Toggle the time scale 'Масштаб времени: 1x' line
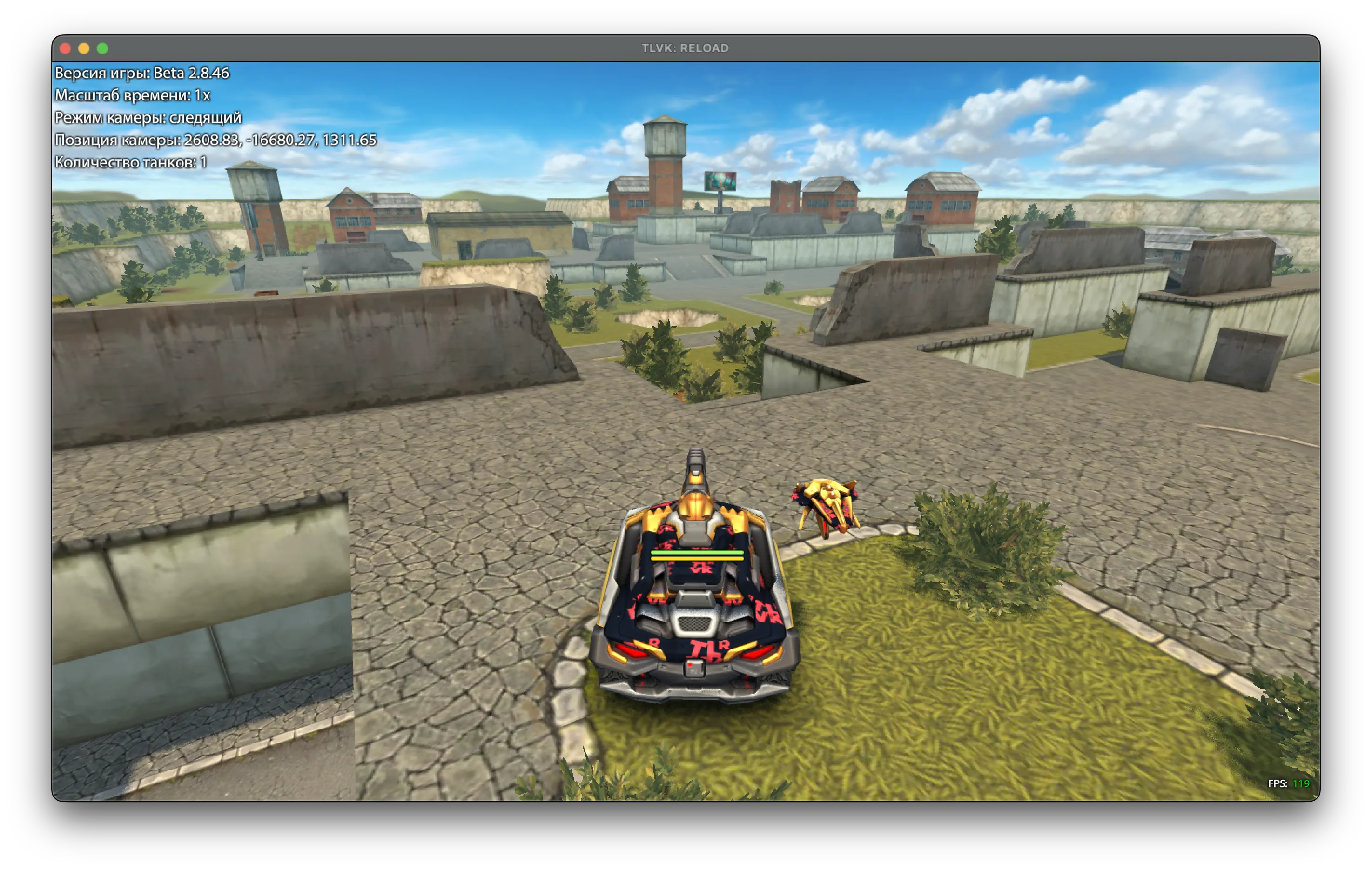 pos(132,95)
